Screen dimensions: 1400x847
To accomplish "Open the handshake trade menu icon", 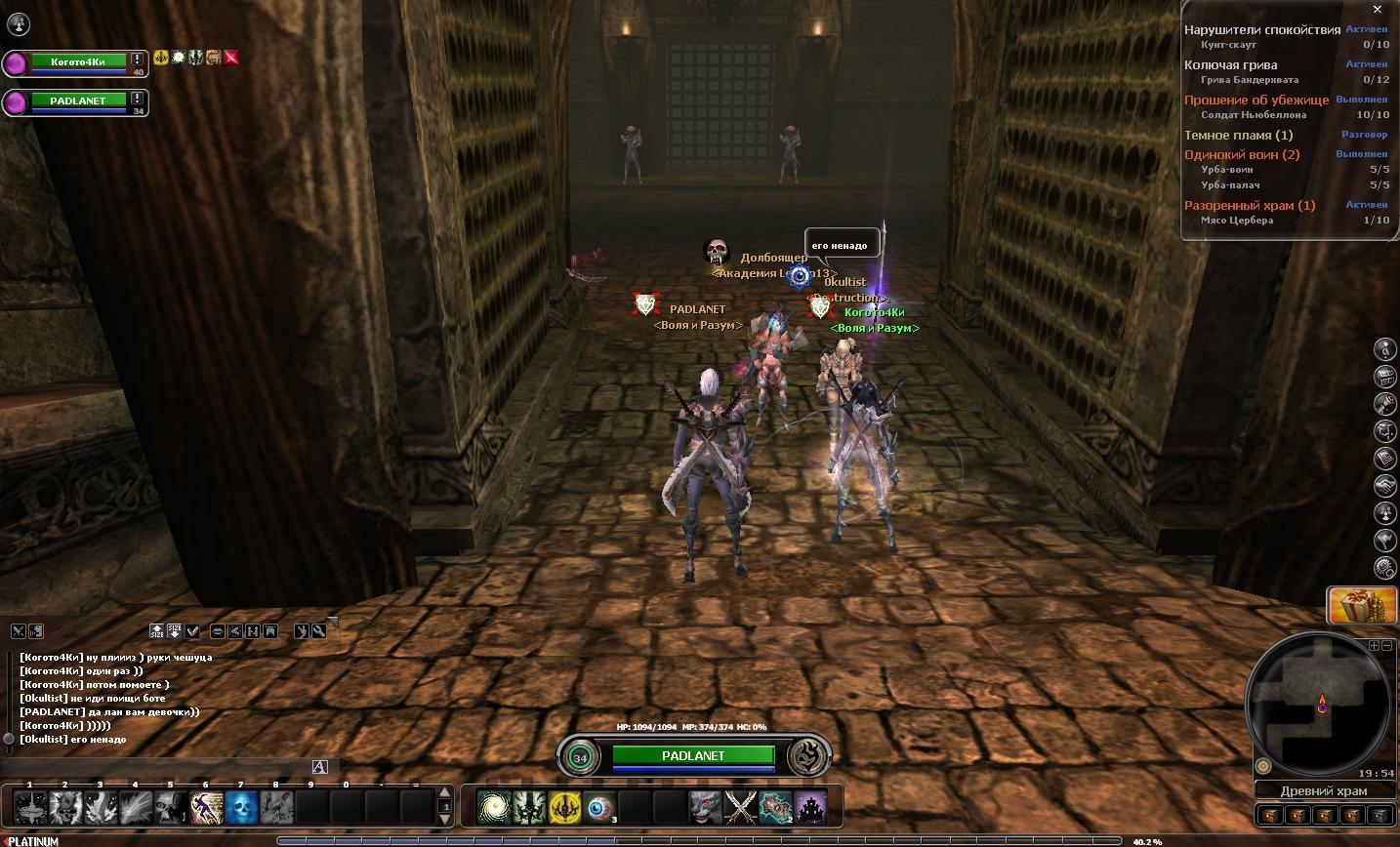I will (1384, 485).
